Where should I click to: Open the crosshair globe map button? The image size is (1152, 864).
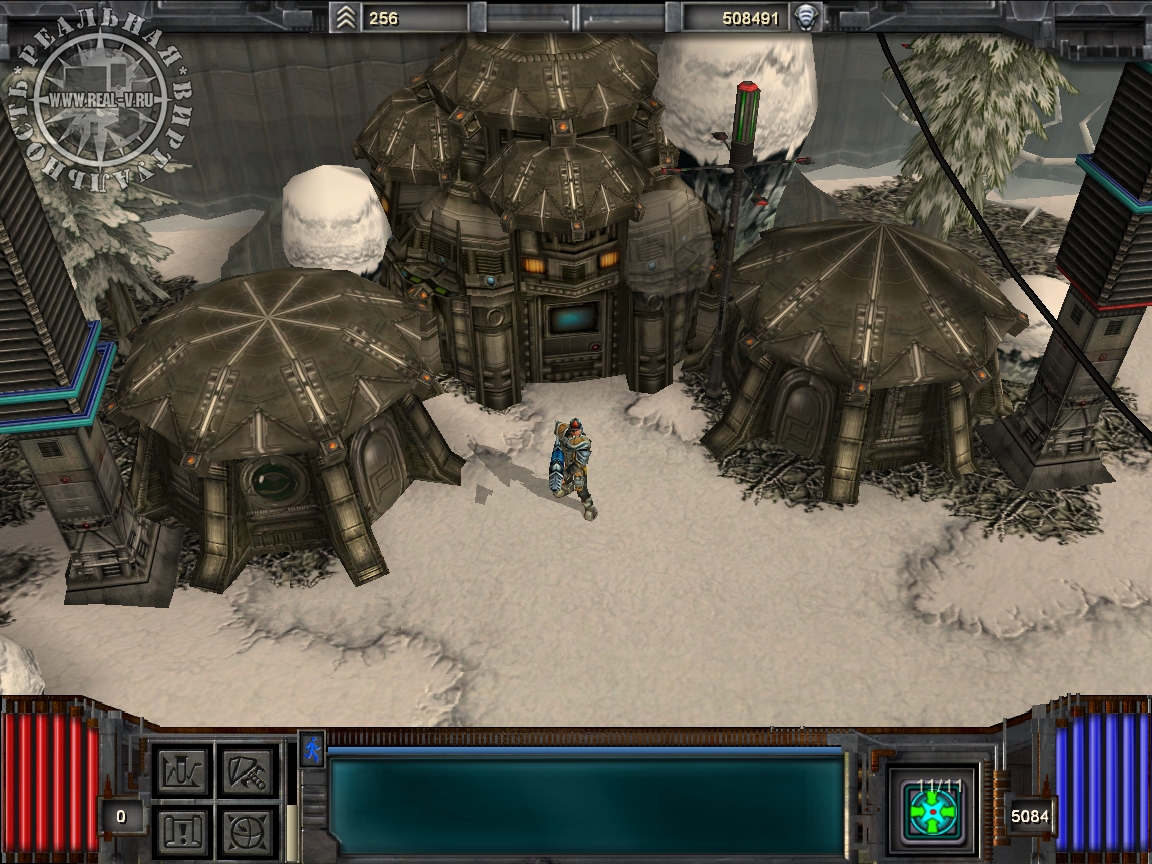(246, 829)
